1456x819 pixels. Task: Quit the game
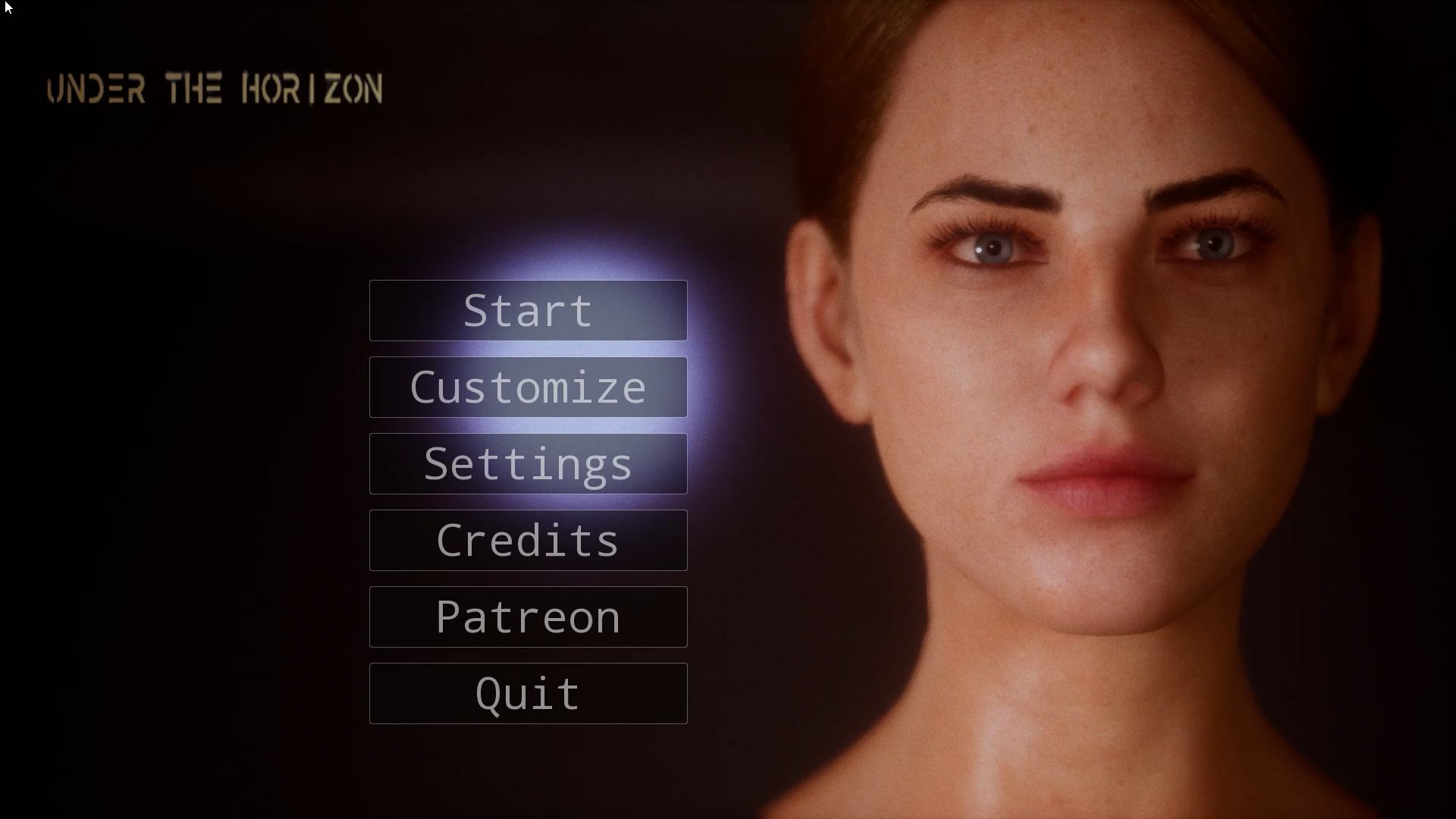point(528,694)
